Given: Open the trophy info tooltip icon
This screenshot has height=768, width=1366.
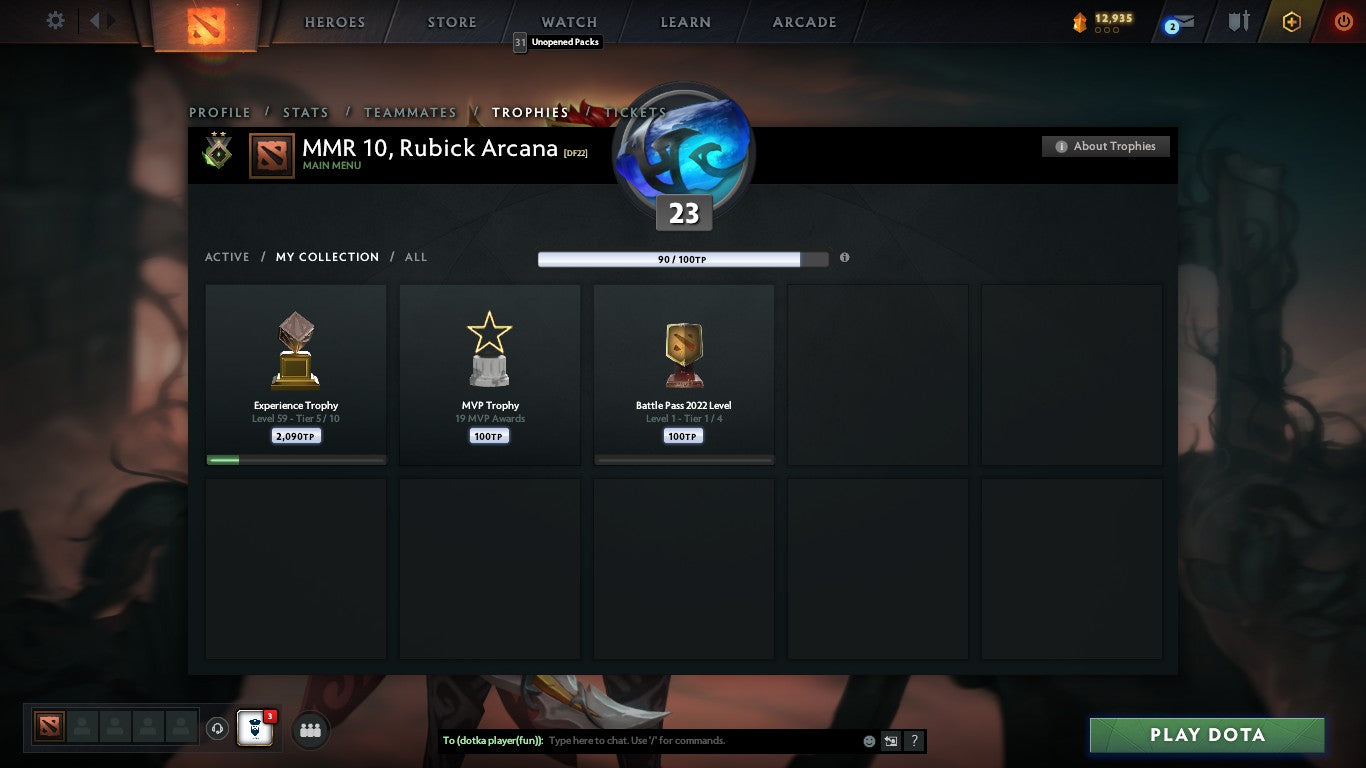Looking at the screenshot, I should coord(844,257).
